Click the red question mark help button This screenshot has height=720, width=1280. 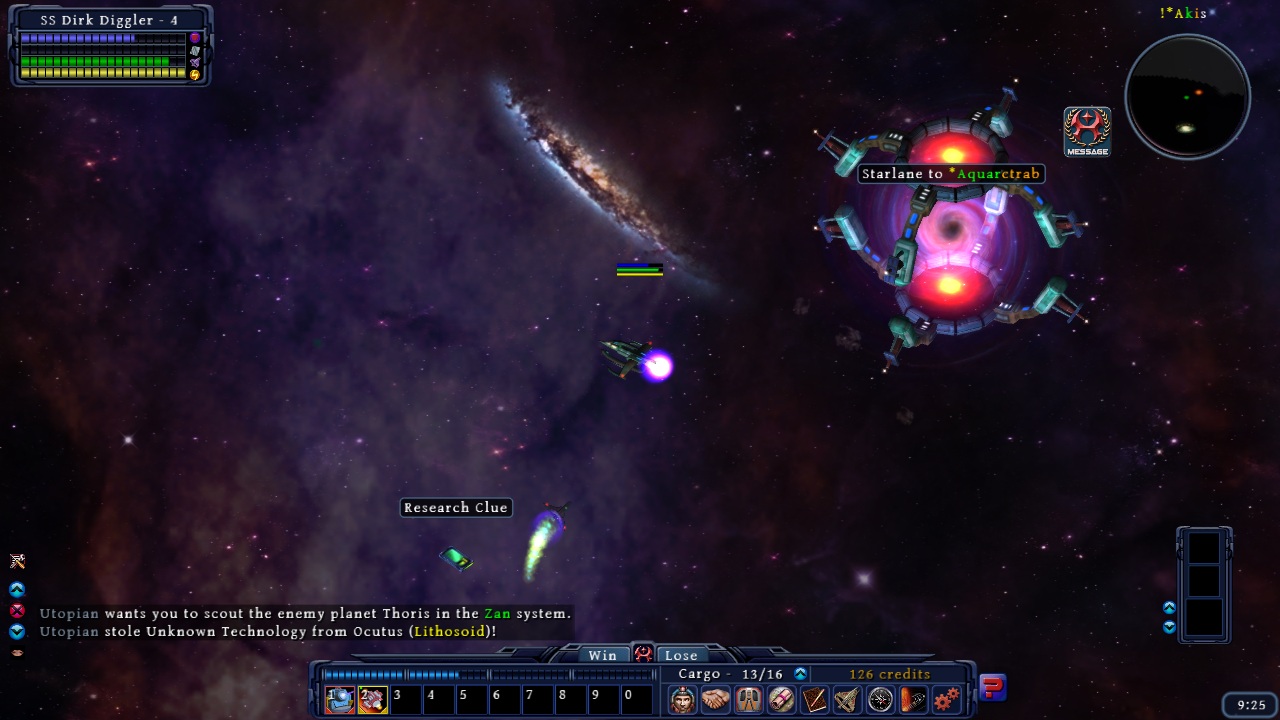point(992,687)
